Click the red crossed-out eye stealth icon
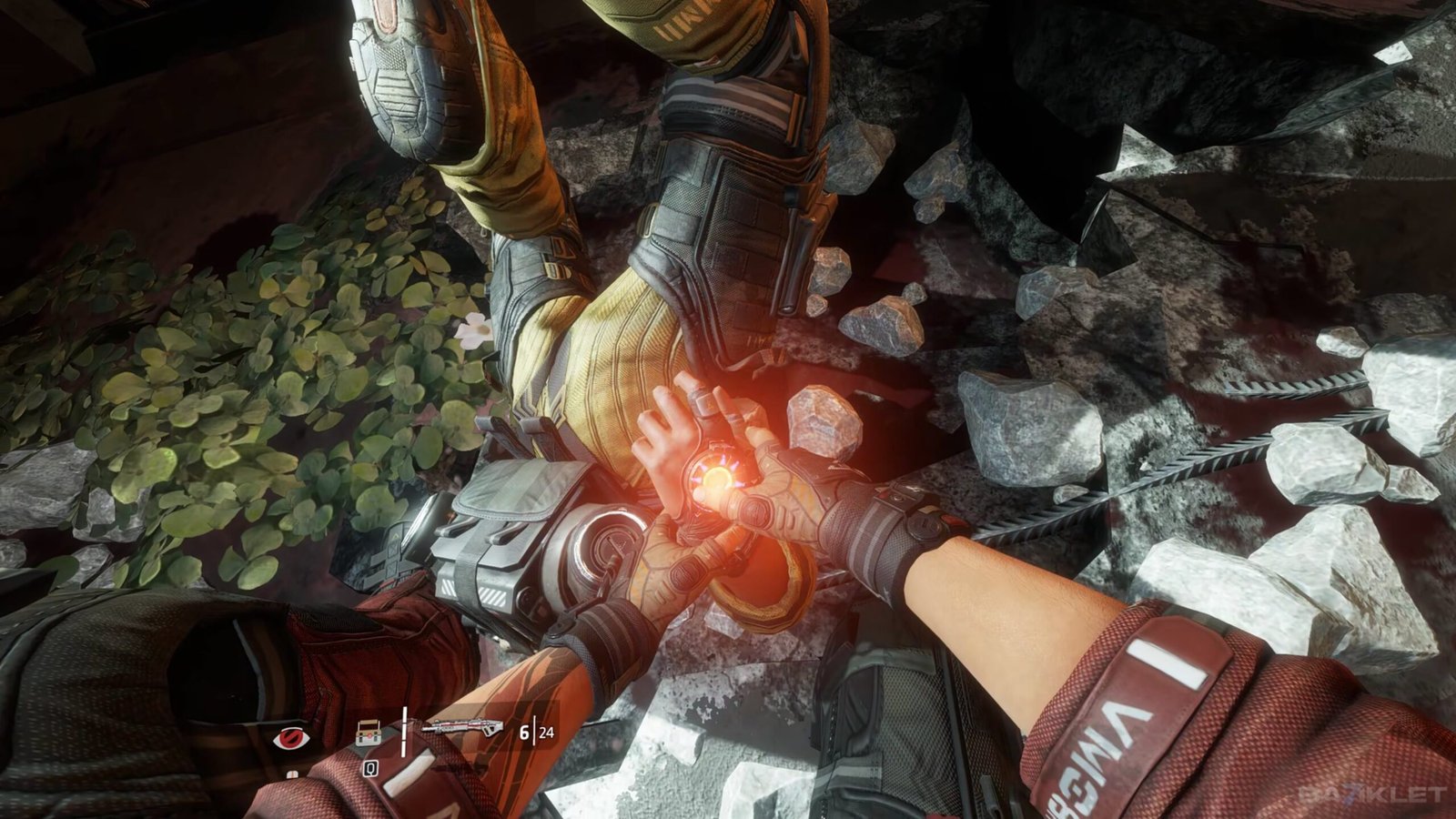 click(291, 736)
